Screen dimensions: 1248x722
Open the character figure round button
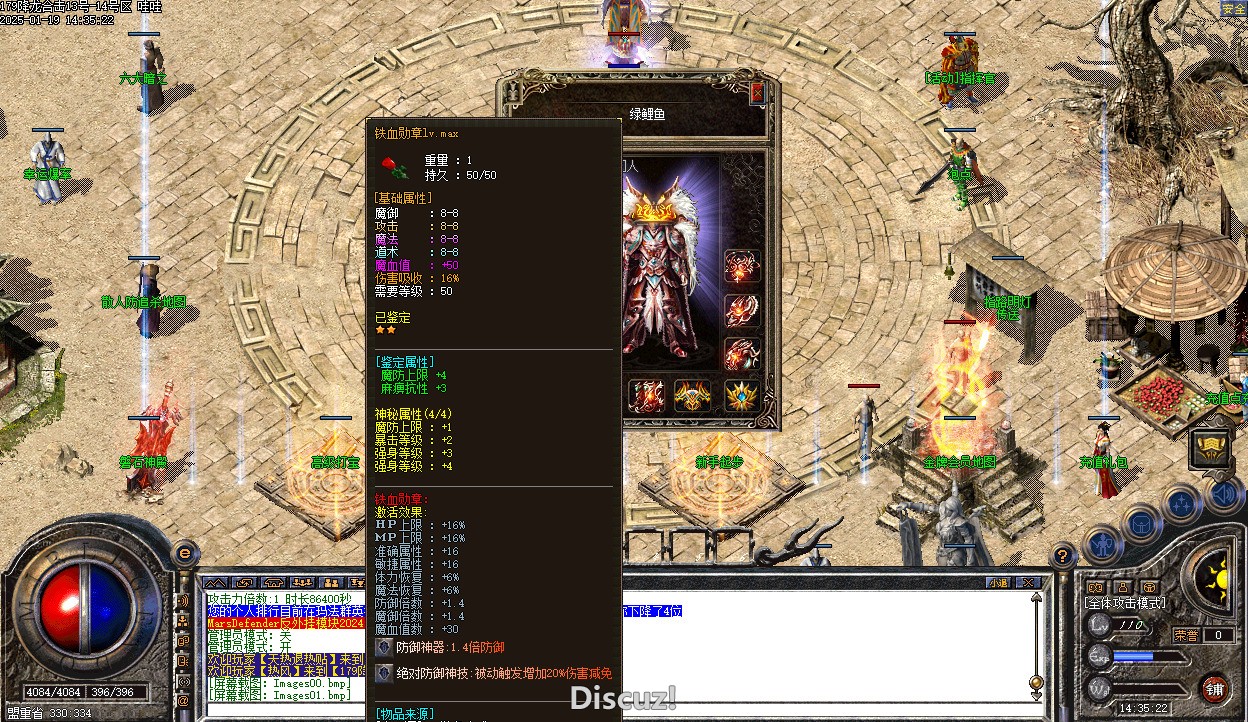(1102, 546)
